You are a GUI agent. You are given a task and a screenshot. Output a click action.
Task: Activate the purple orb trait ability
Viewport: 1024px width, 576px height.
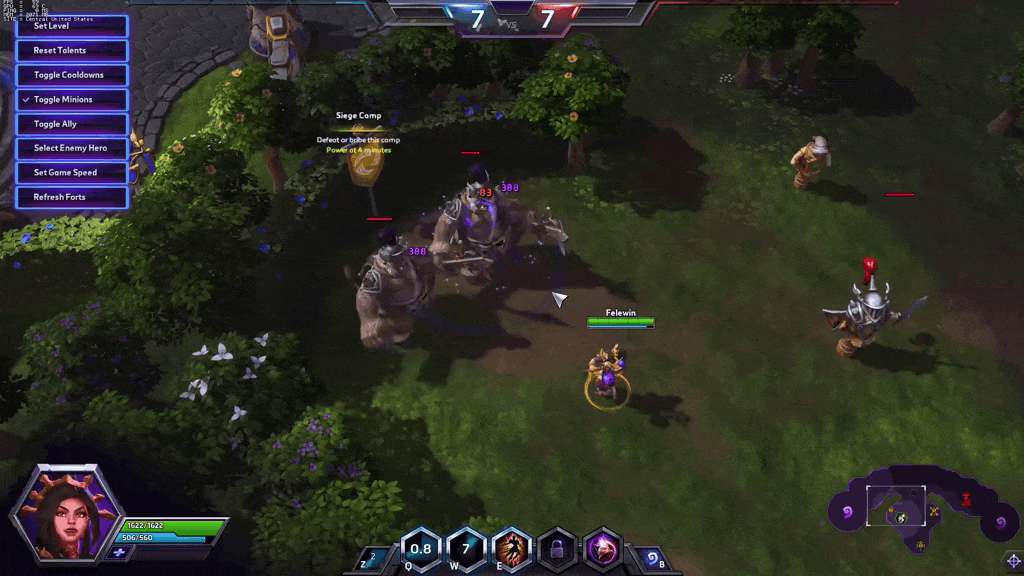click(x=602, y=548)
